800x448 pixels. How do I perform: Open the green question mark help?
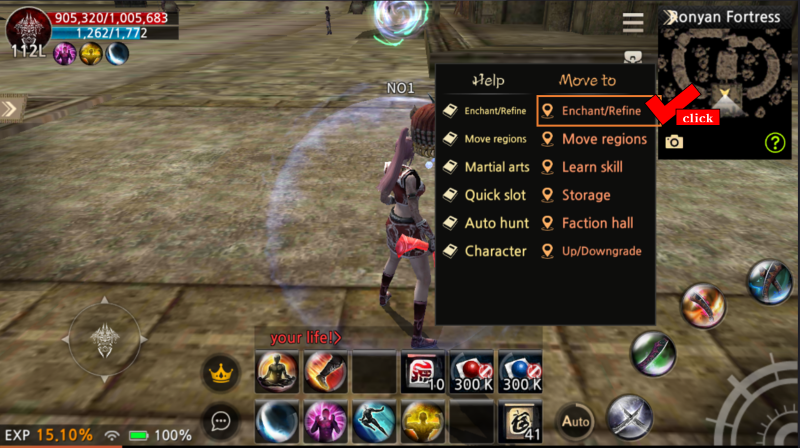pos(775,142)
